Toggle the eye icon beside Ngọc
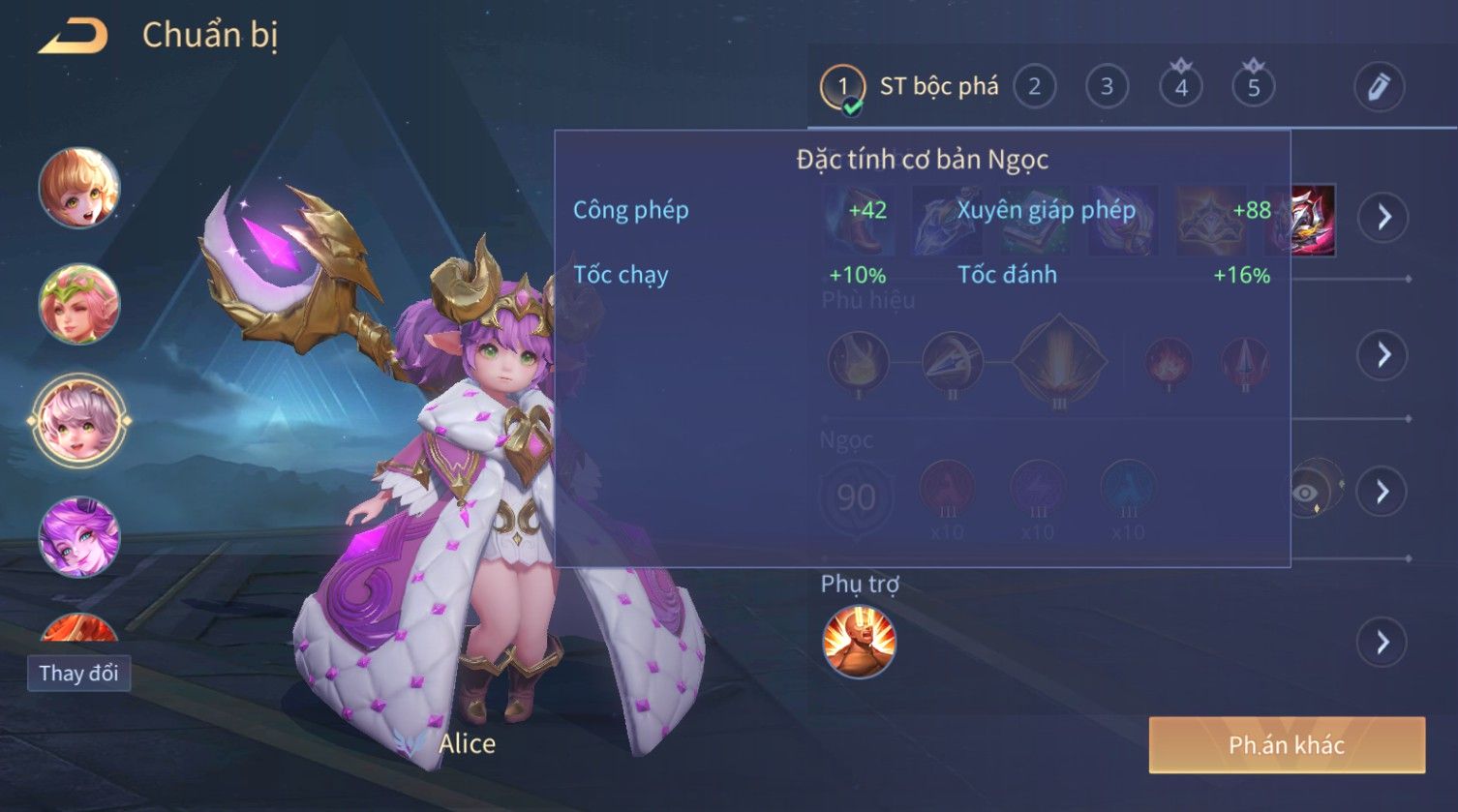This screenshot has height=812, width=1458. coord(1307,493)
